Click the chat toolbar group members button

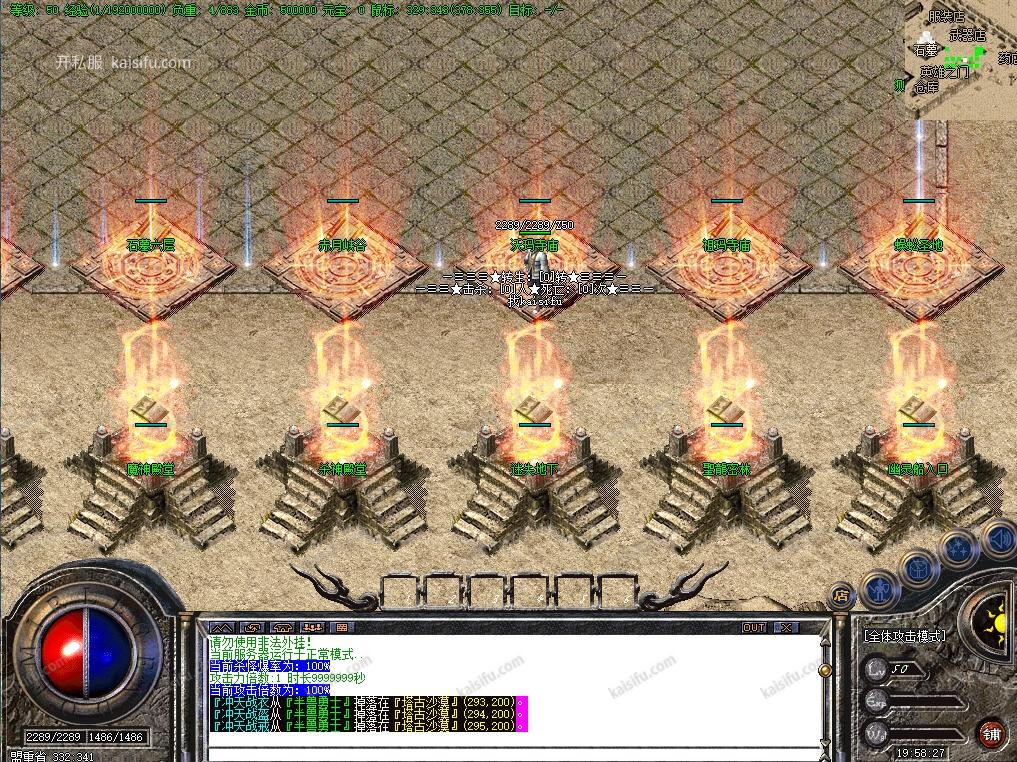click(x=312, y=627)
